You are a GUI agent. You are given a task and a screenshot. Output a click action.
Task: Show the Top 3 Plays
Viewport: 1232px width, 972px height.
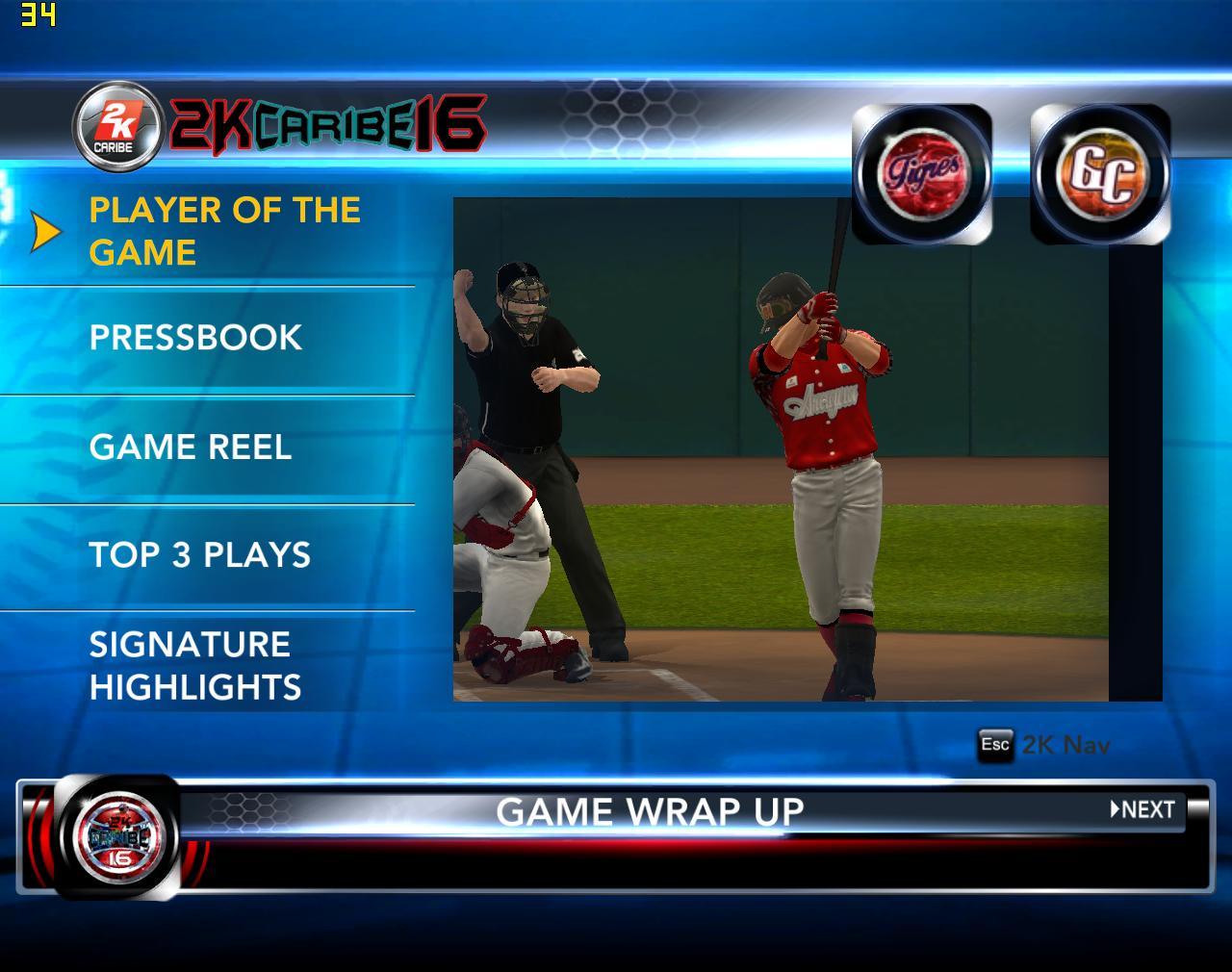(x=200, y=555)
